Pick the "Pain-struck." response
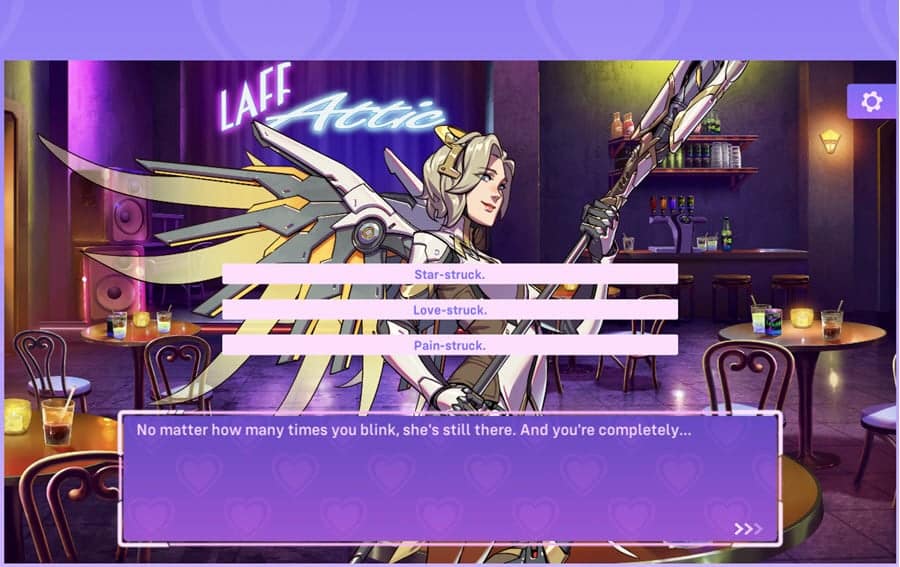 pyautogui.click(x=449, y=345)
